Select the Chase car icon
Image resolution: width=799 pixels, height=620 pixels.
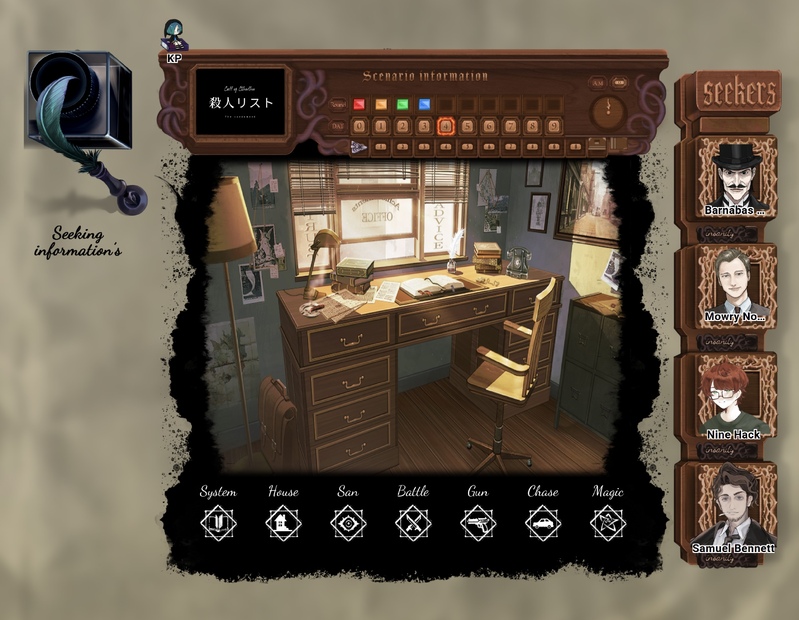point(543,523)
